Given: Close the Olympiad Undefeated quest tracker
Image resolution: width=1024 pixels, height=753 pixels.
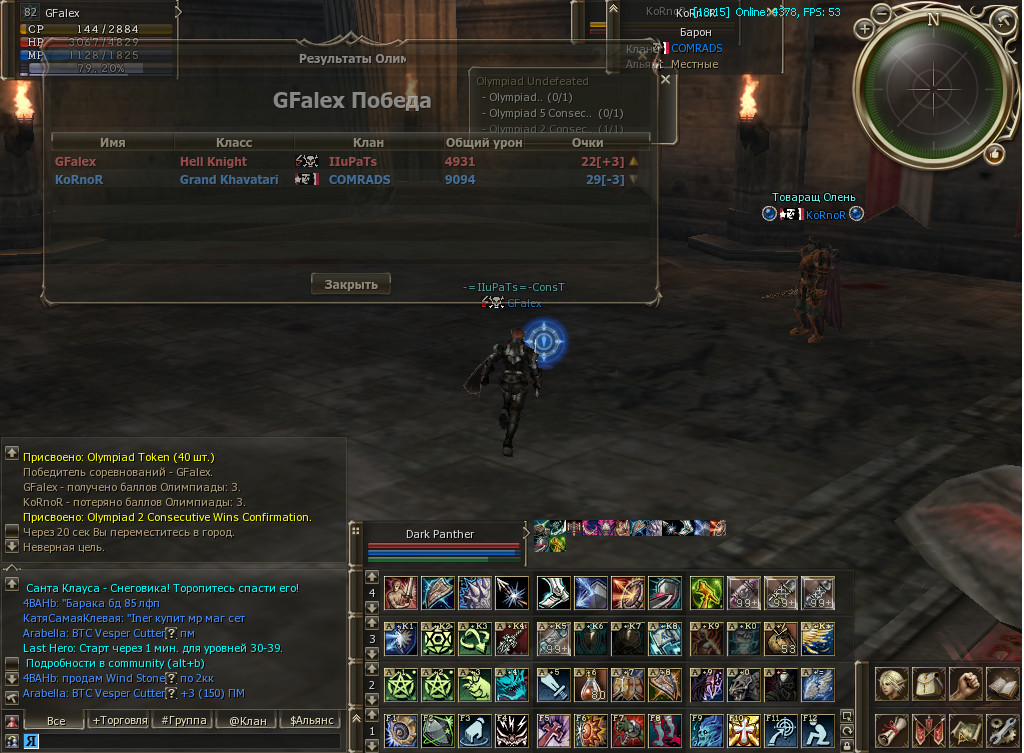Looking at the screenshot, I should coord(665,80).
